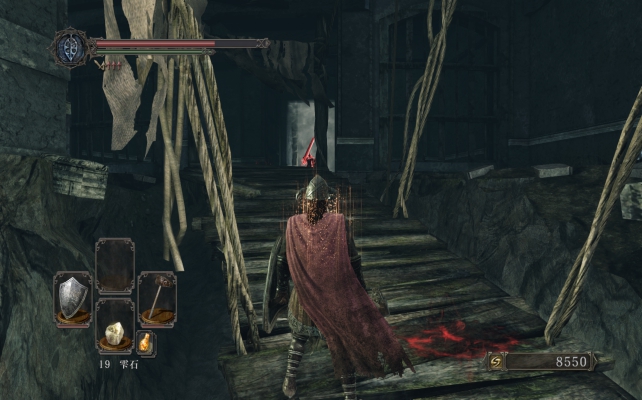642x400 pixels.
Task: Click the small orange flask icon
Action: tap(146, 343)
